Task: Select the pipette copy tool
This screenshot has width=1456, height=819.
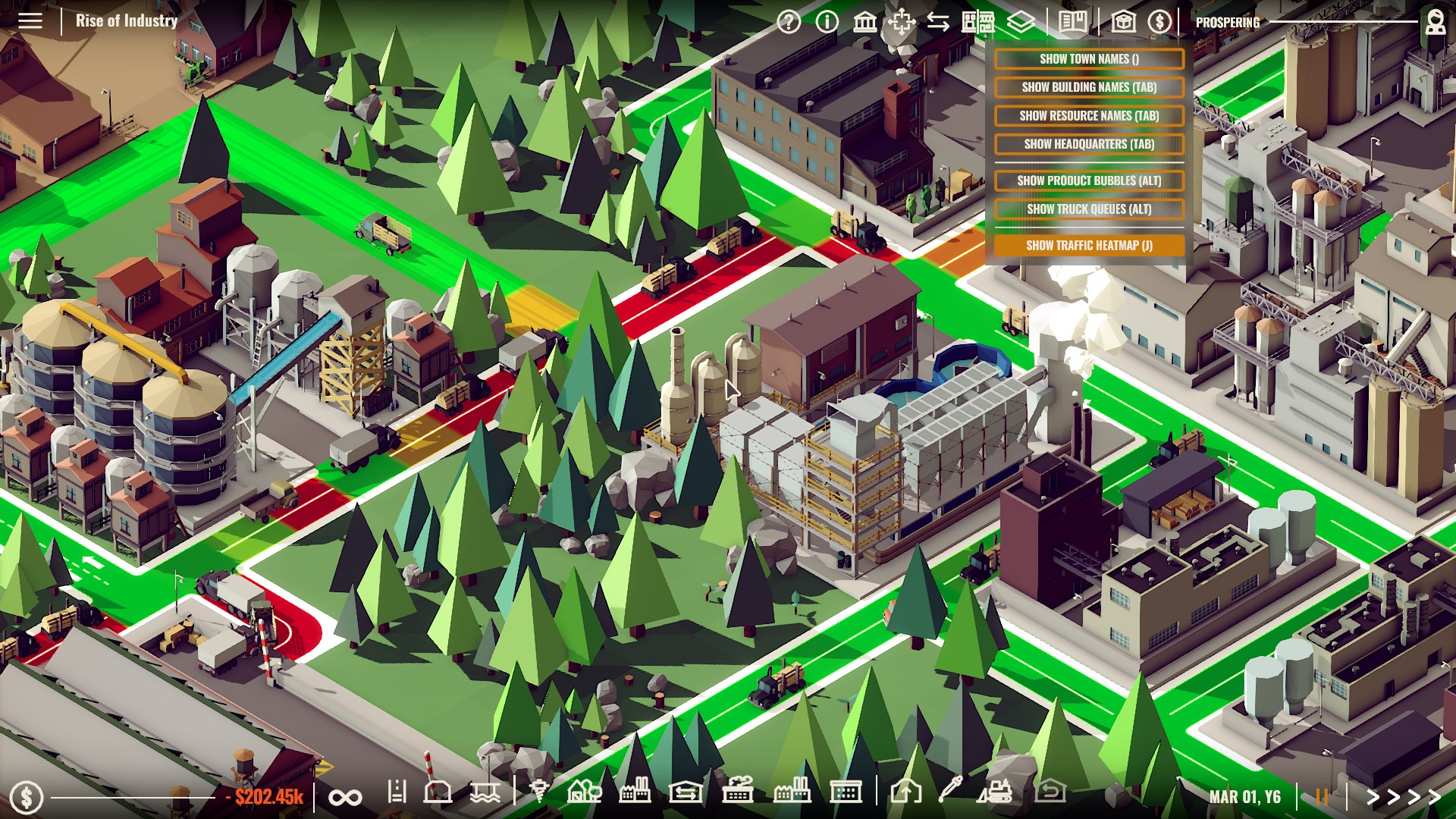Action: (x=951, y=795)
